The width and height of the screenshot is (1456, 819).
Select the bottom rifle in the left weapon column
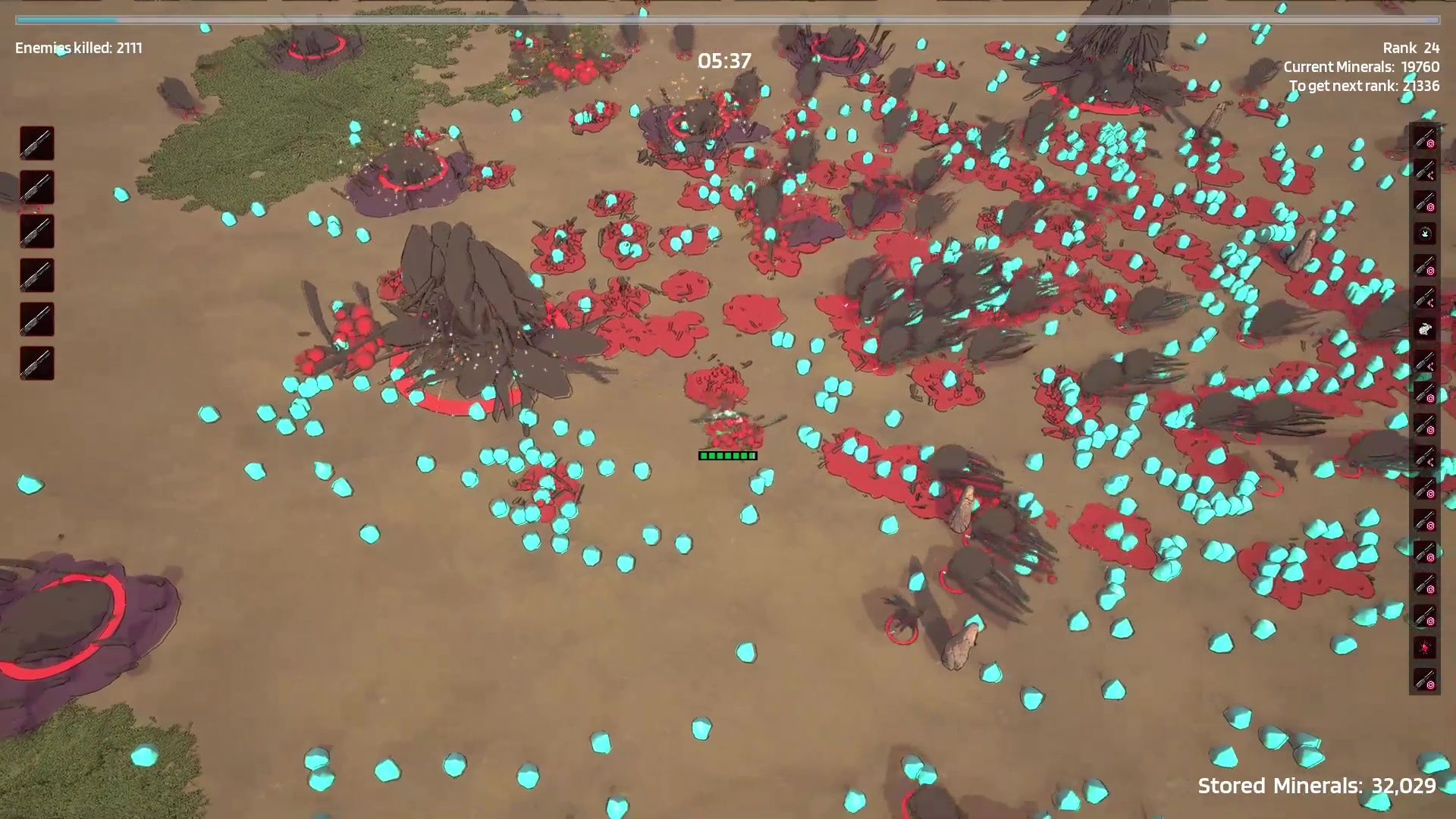36,364
